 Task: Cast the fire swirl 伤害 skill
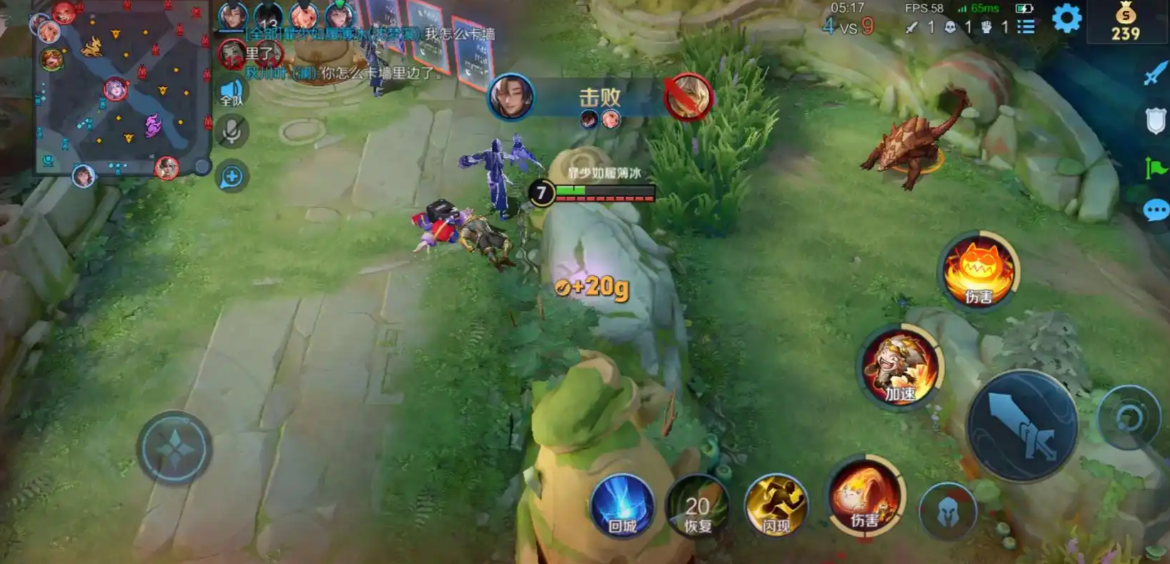click(864, 495)
